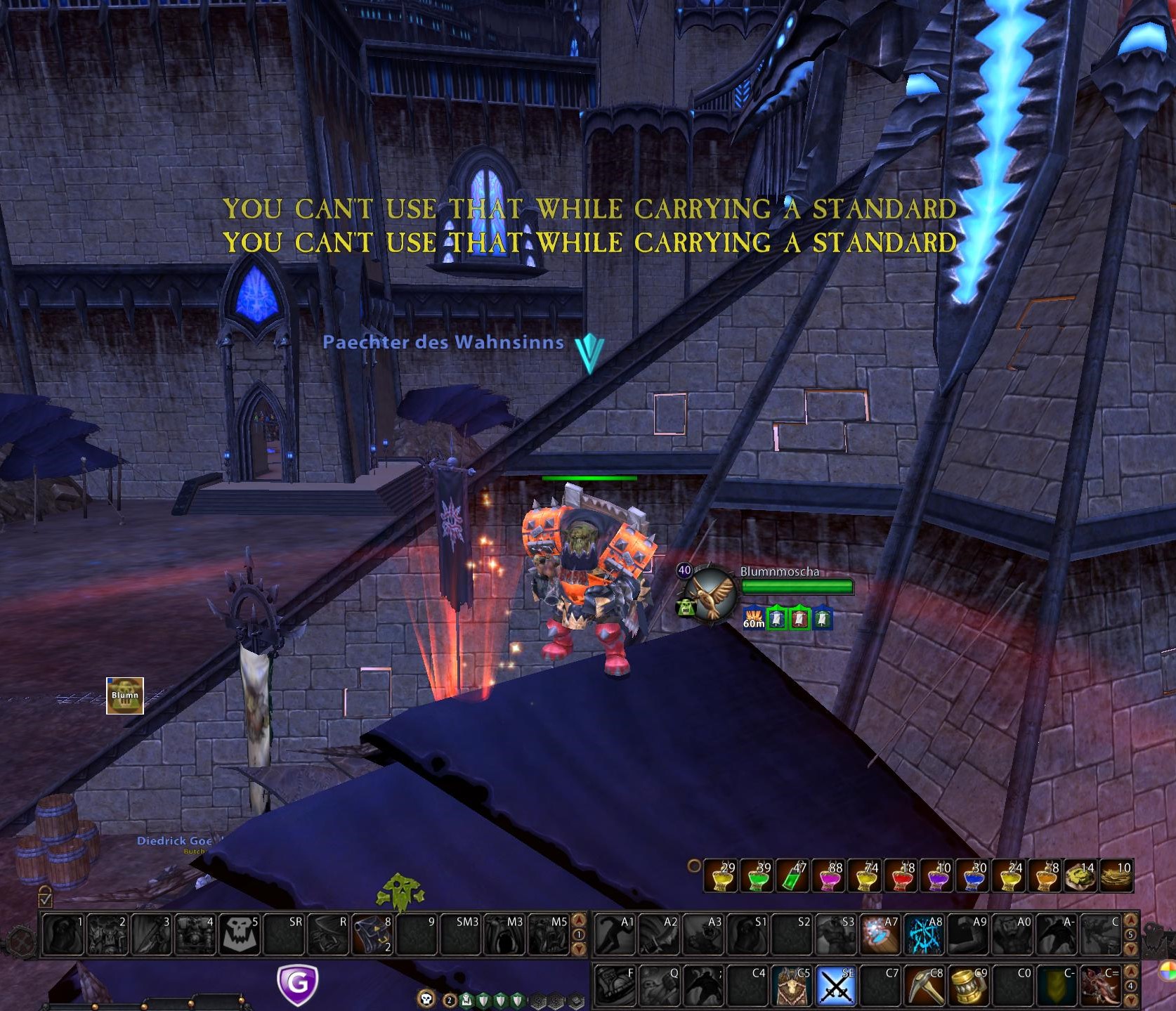1176x1011 pixels.
Task: Summon the red dragon mount icon
Action: click(1099, 985)
